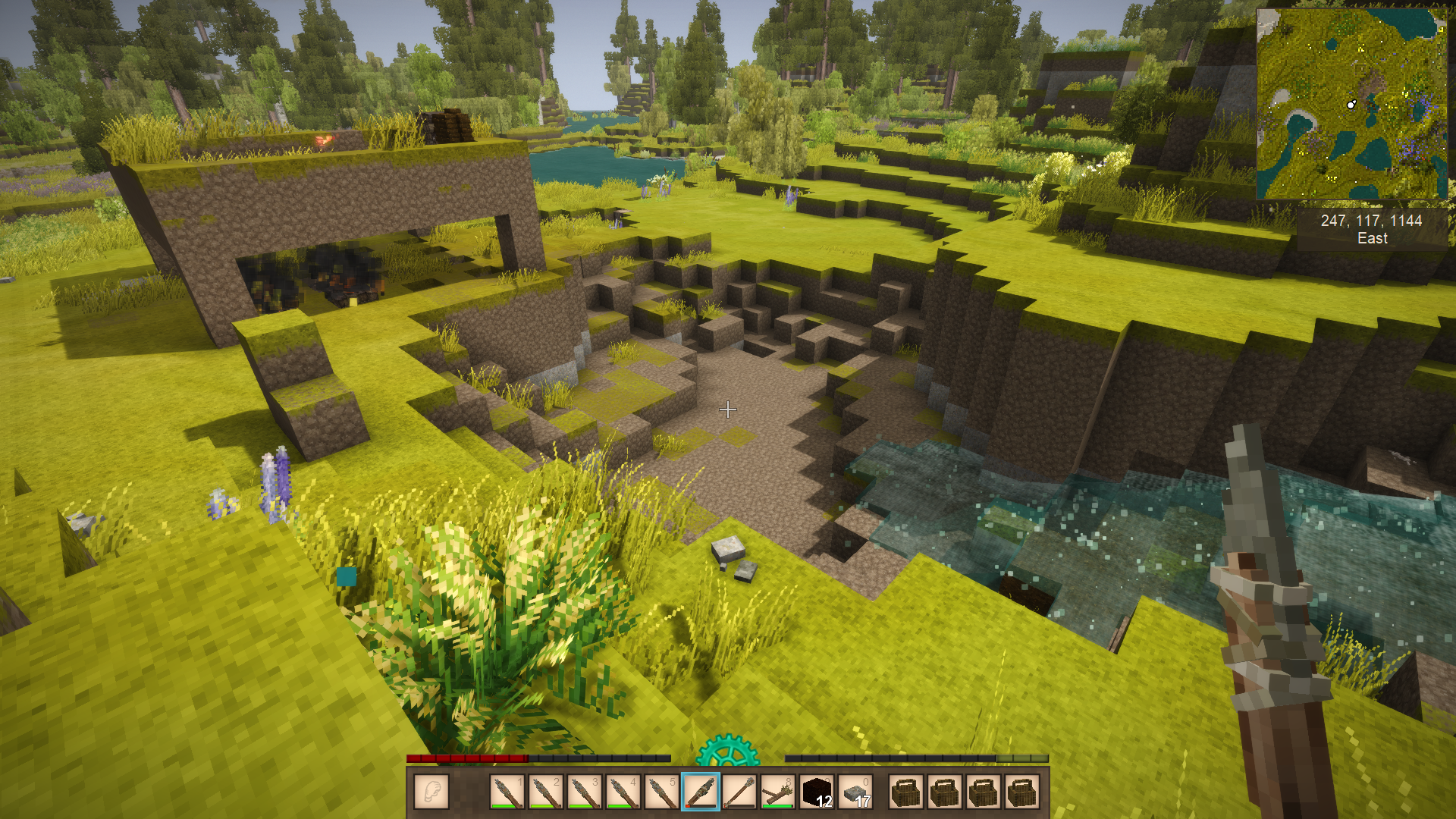The image size is (1456, 819).
Task: Select the spear in hotbar slot 1
Action: click(x=507, y=792)
